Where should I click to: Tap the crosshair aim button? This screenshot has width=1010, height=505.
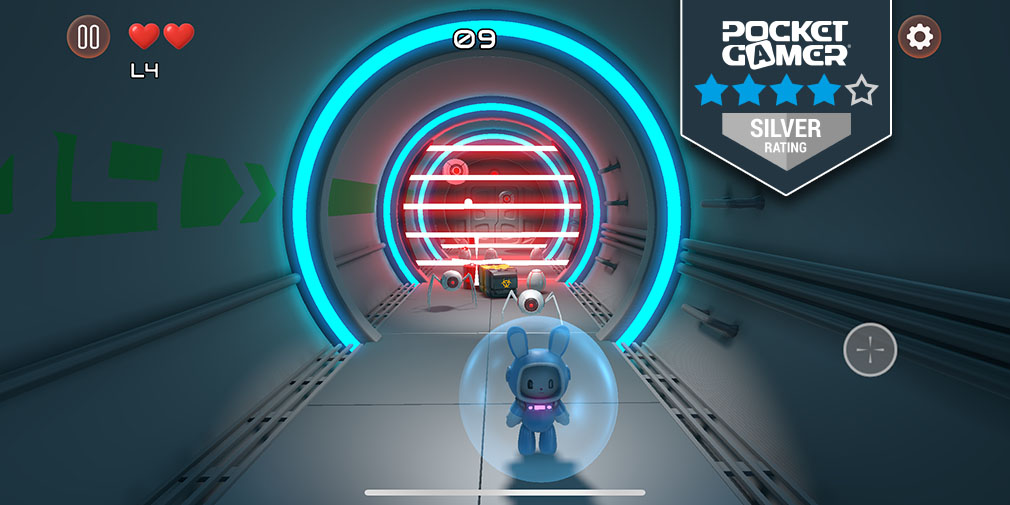pos(870,350)
